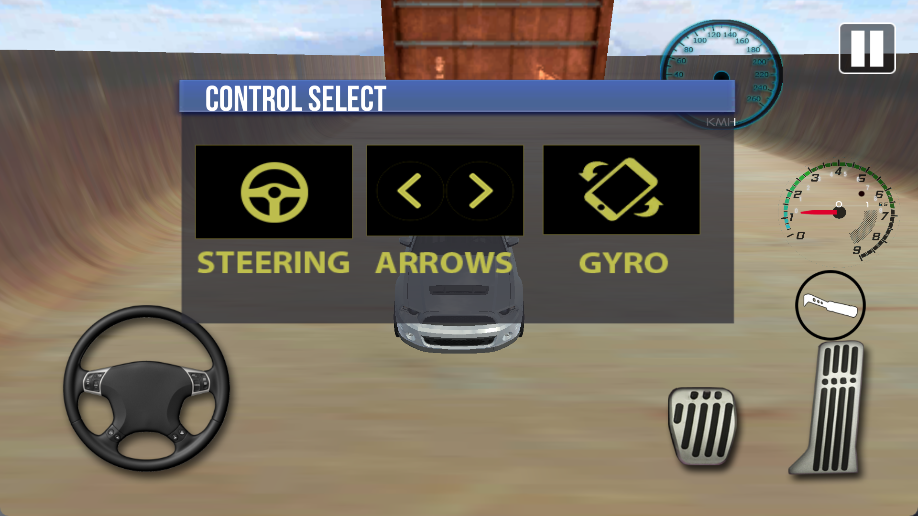The width and height of the screenshot is (918, 516).
Task: Pause the game
Action: (866, 48)
